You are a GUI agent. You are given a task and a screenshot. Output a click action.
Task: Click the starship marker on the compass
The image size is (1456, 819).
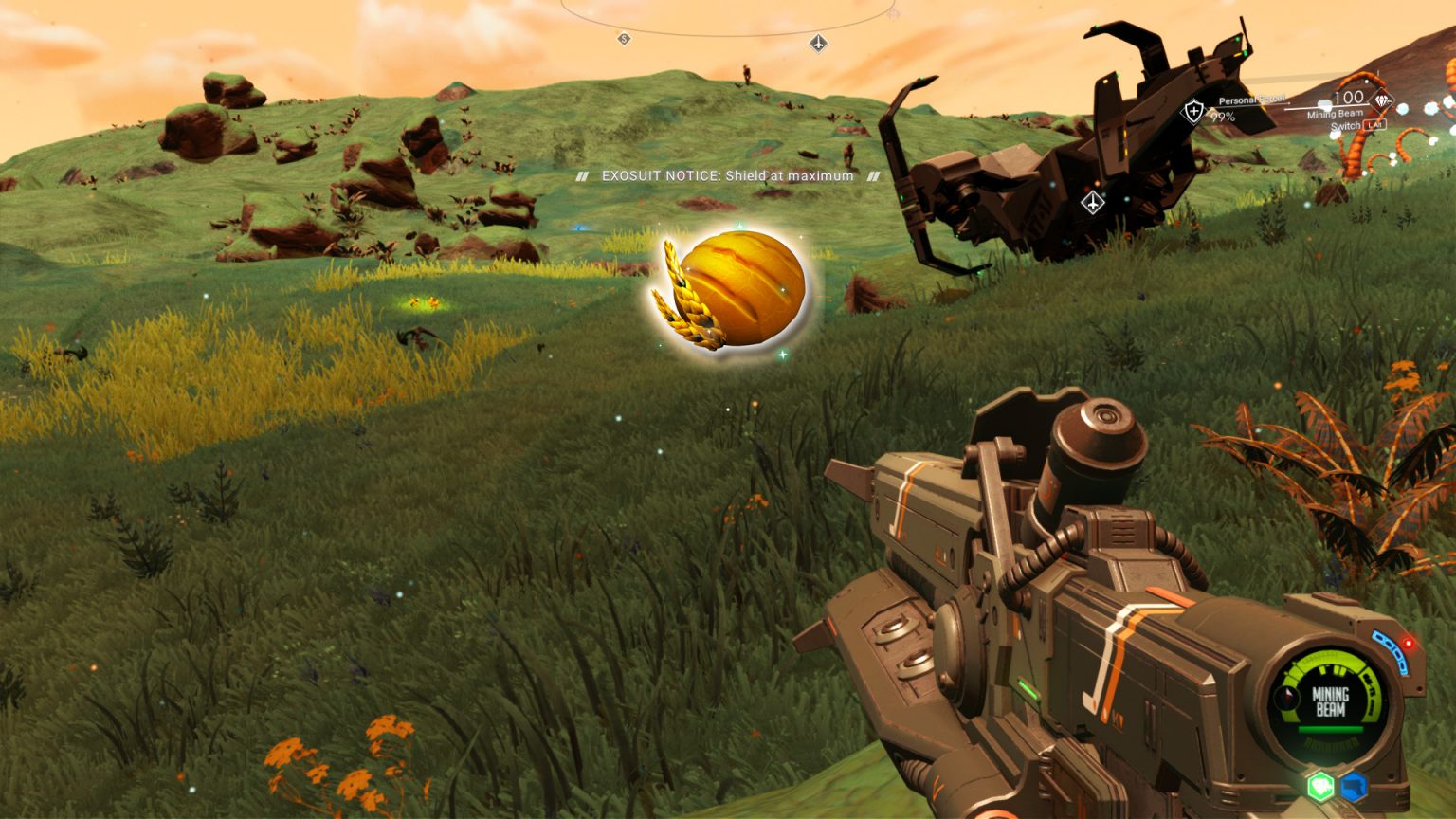pos(818,43)
